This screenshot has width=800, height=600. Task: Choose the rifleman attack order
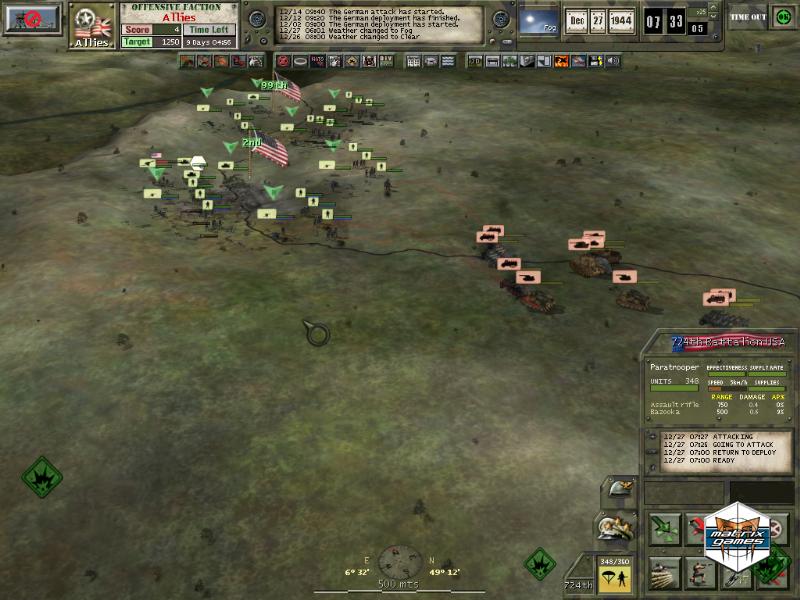pyautogui.click(x=699, y=573)
